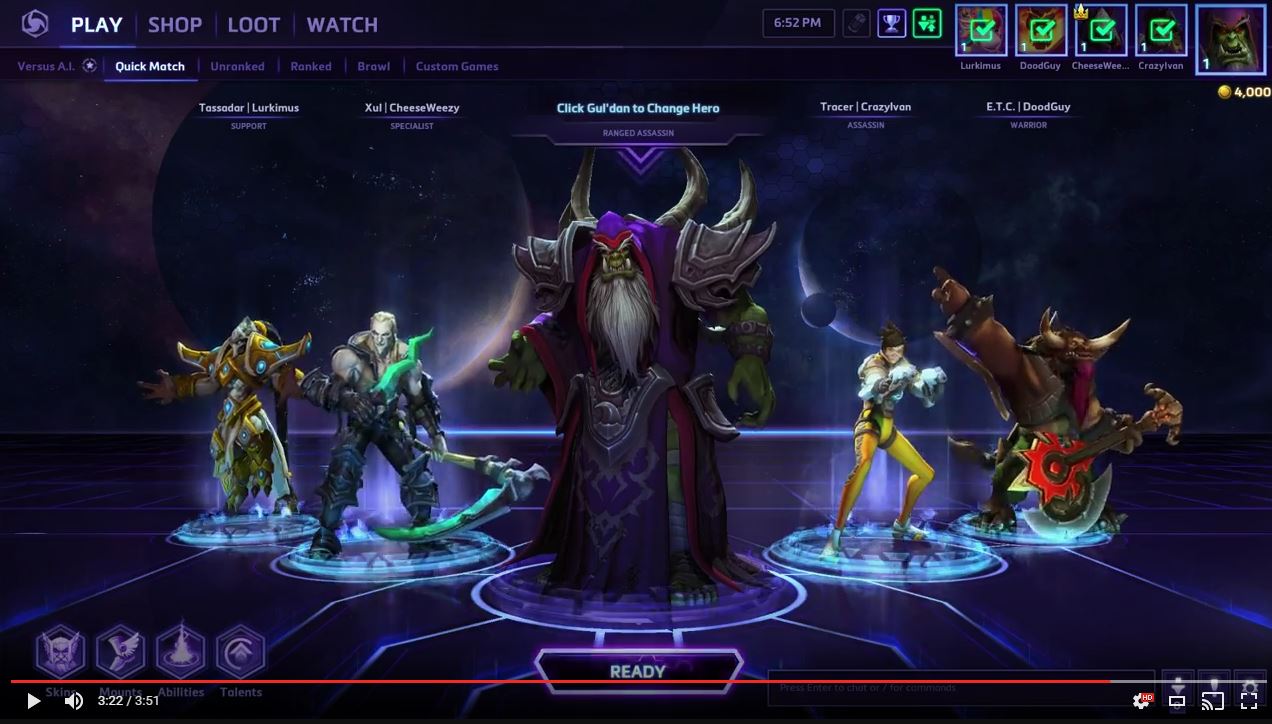
Task: Enter fullscreen in the video player
Action: point(1249,701)
